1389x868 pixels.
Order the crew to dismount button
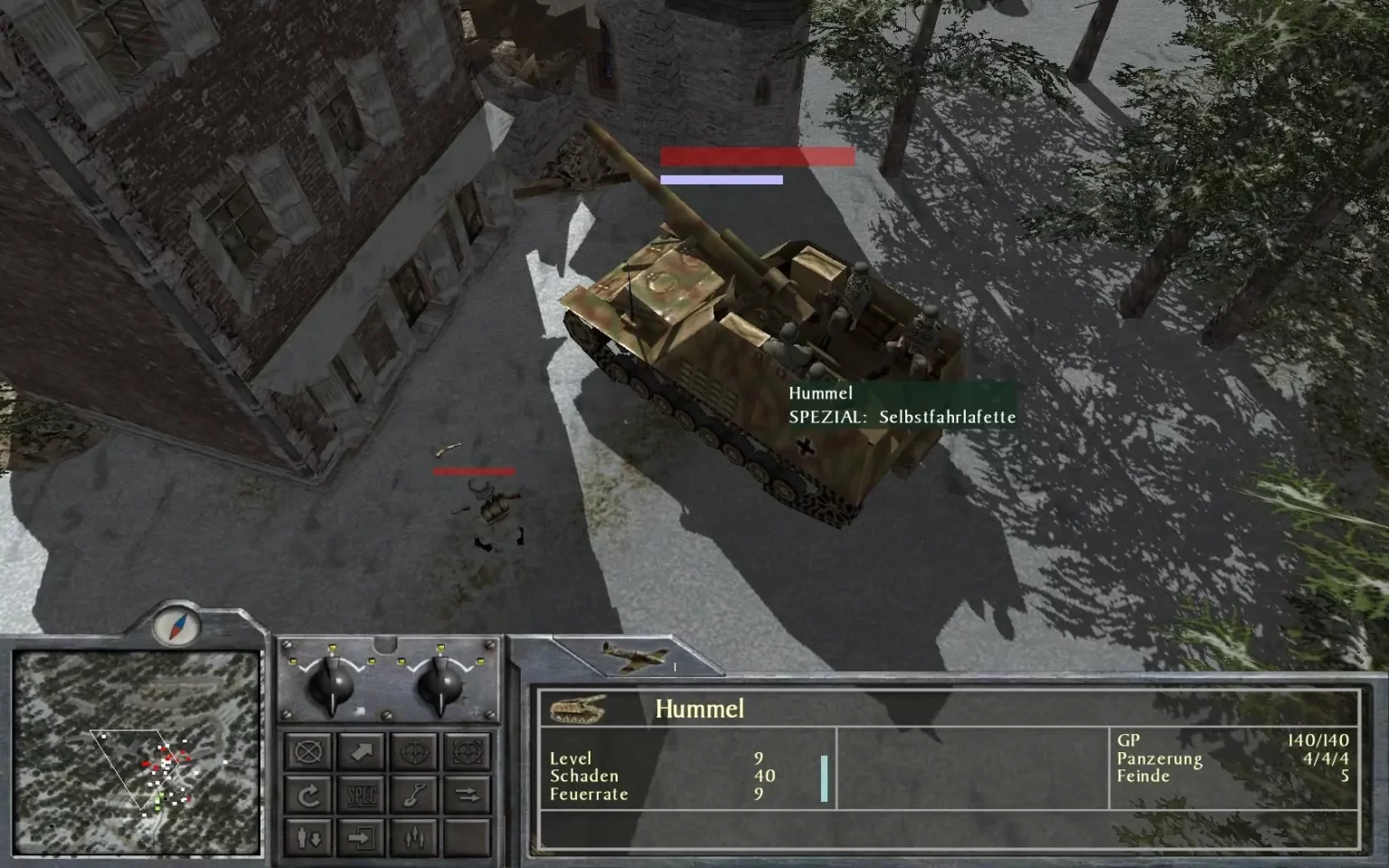pyautogui.click(x=308, y=838)
